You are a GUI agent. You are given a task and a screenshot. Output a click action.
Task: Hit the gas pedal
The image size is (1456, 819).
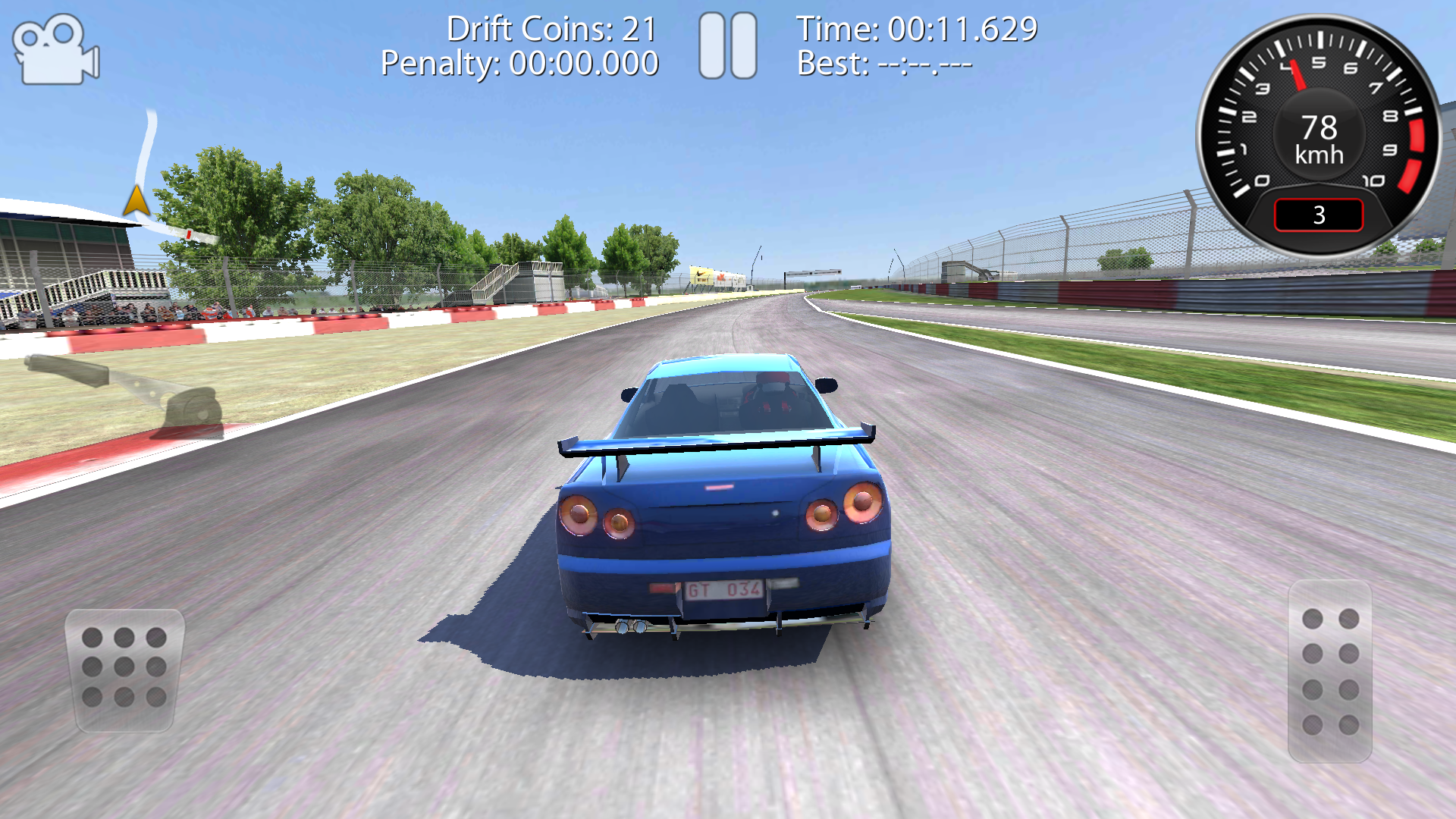coord(1330,671)
